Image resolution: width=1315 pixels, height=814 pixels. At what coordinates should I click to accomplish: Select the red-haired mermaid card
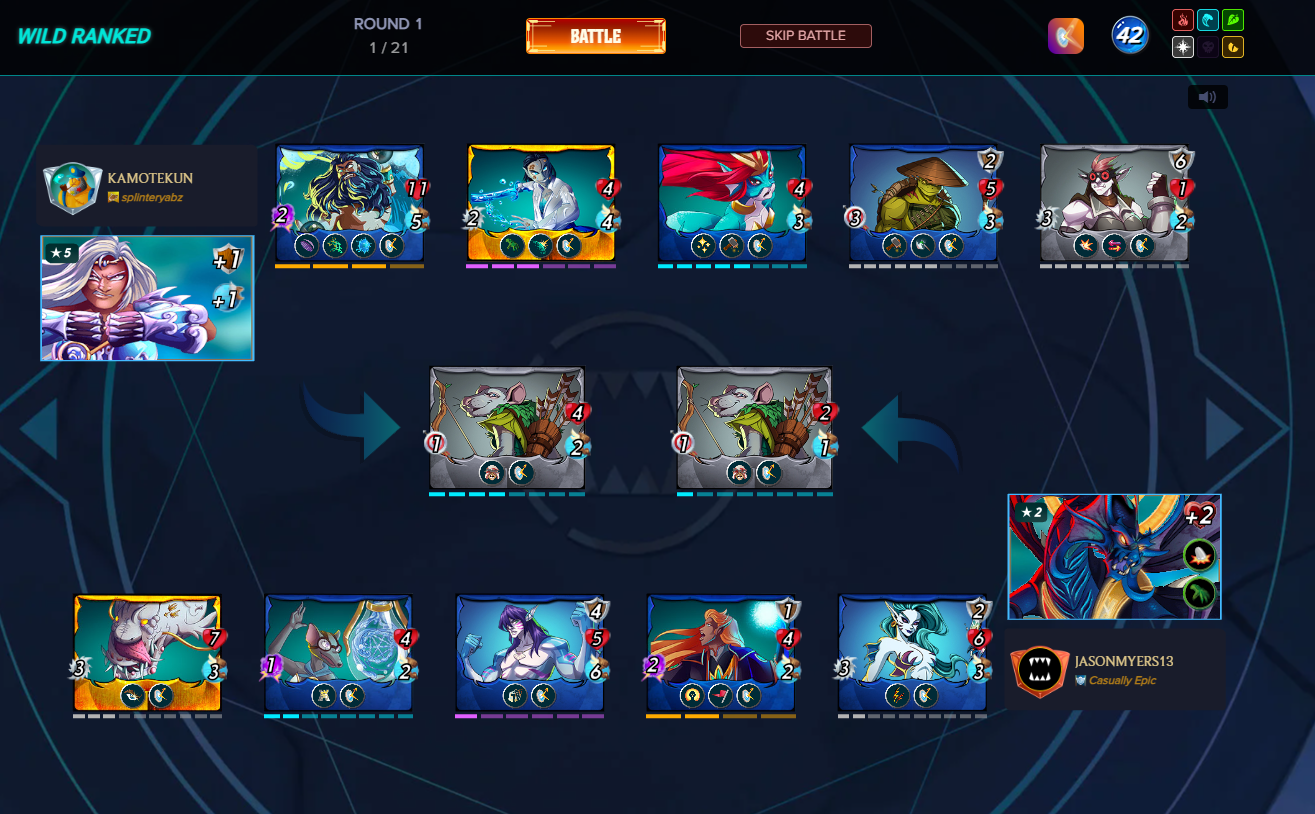pyautogui.click(x=732, y=203)
